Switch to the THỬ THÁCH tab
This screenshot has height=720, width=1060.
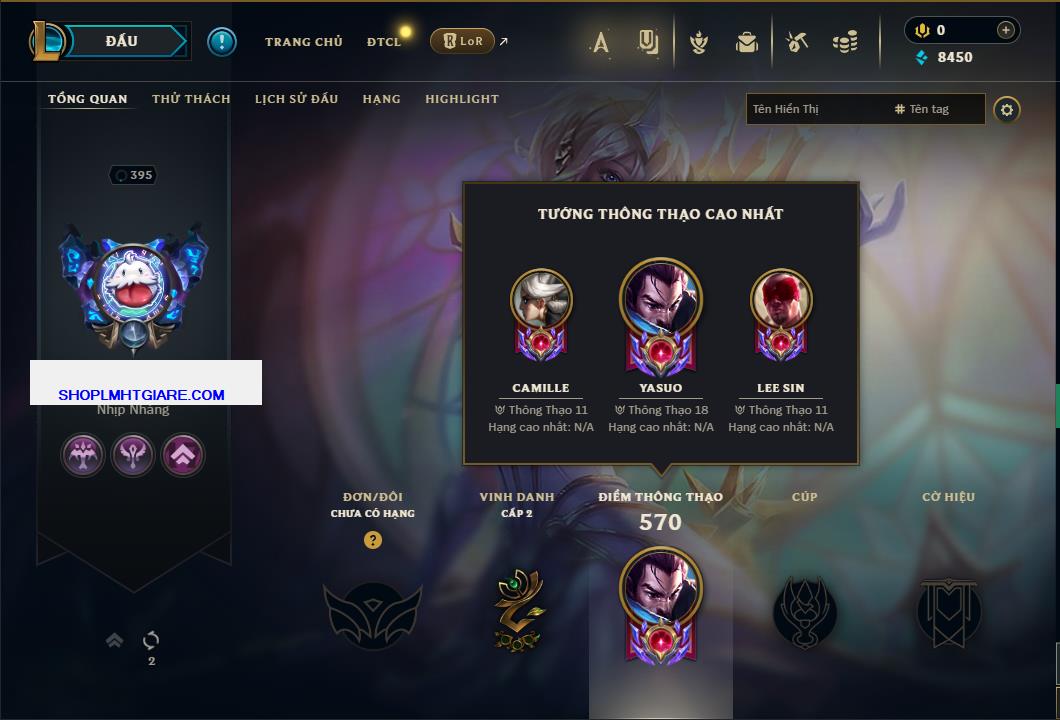point(191,99)
